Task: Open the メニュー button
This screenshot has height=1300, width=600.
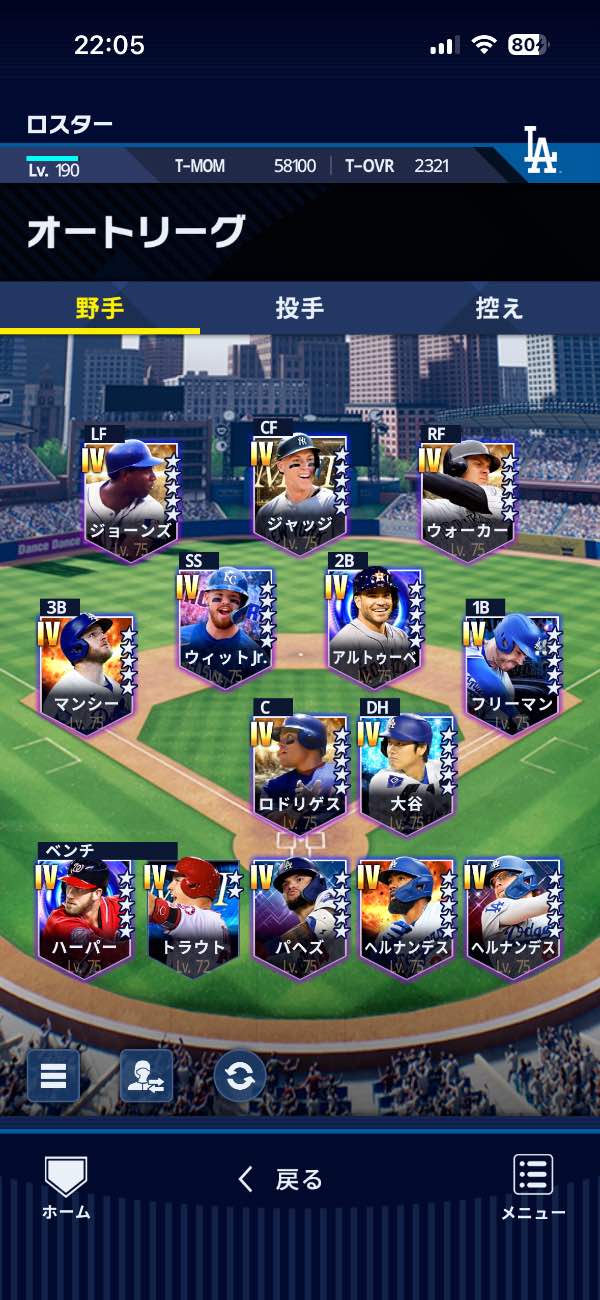Action: tap(533, 1188)
